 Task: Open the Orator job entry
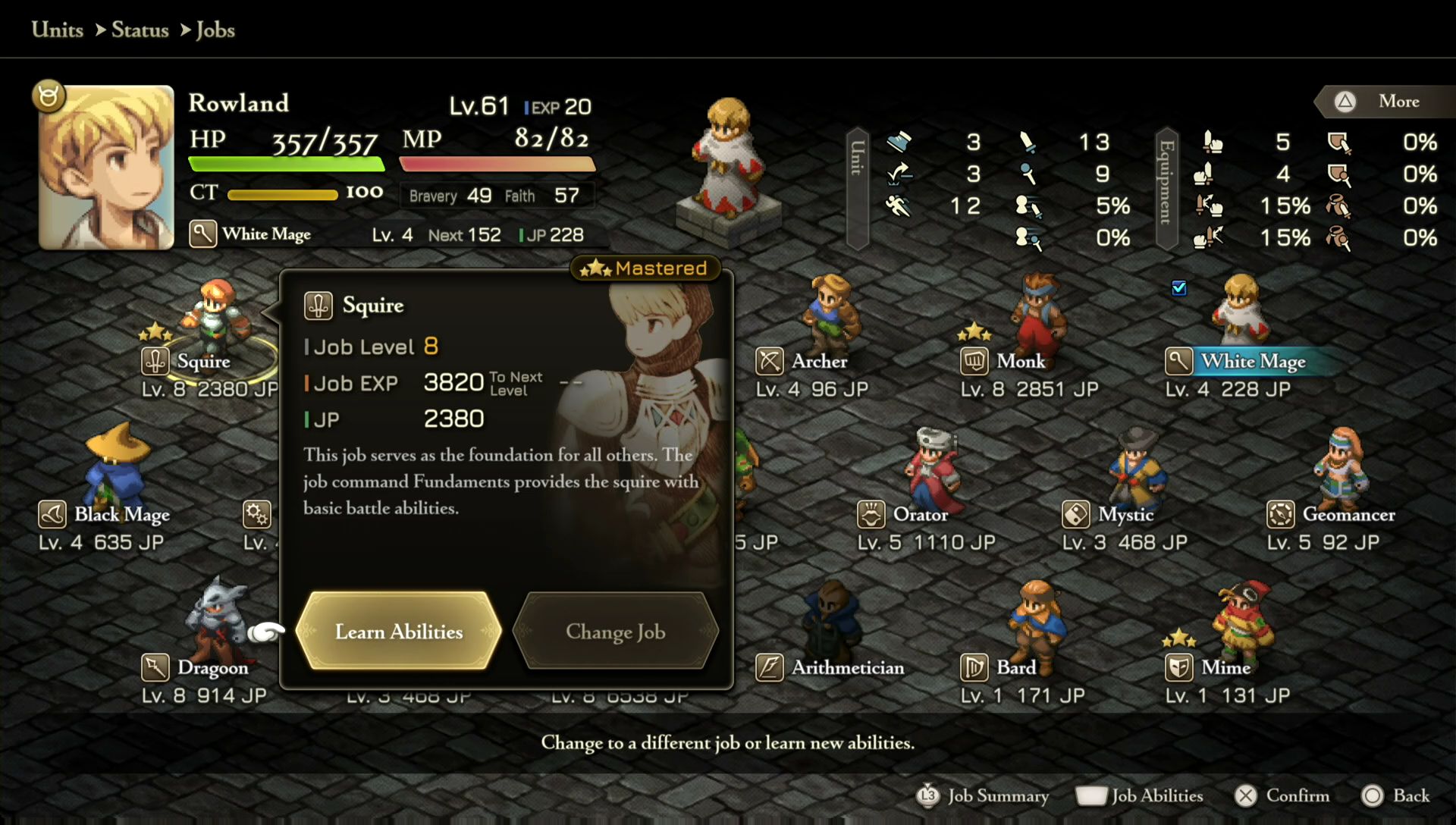(919, 514)
